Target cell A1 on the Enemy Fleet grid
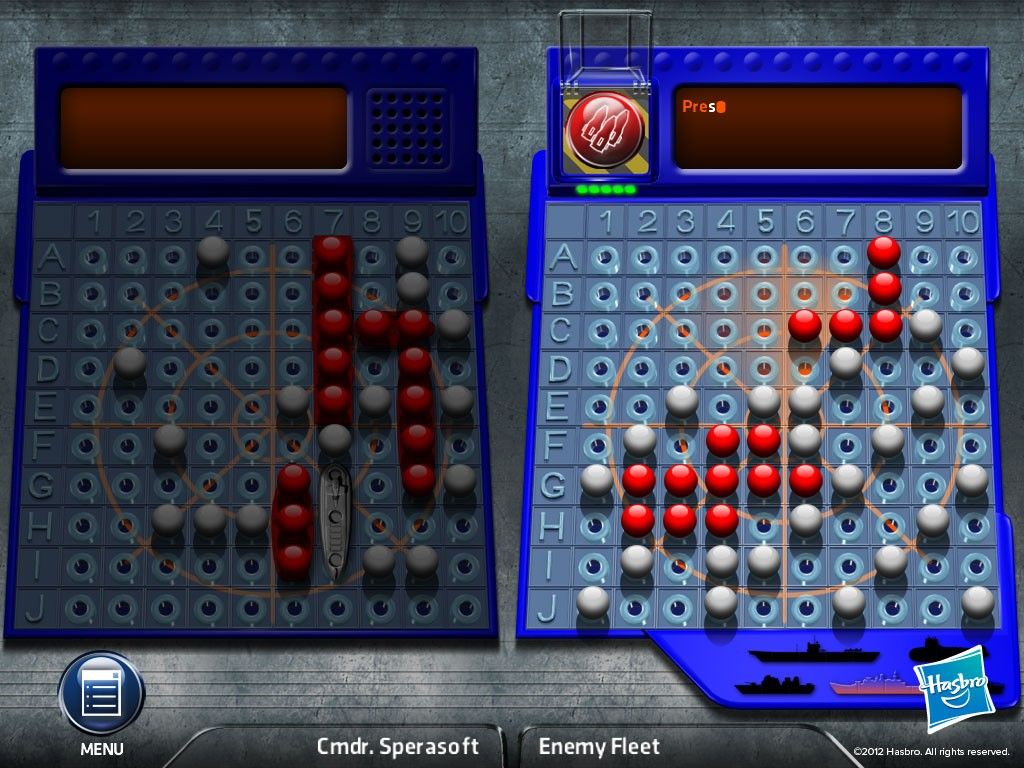The width and height of the screenshot is (1024, 768). tap(604, 257)
